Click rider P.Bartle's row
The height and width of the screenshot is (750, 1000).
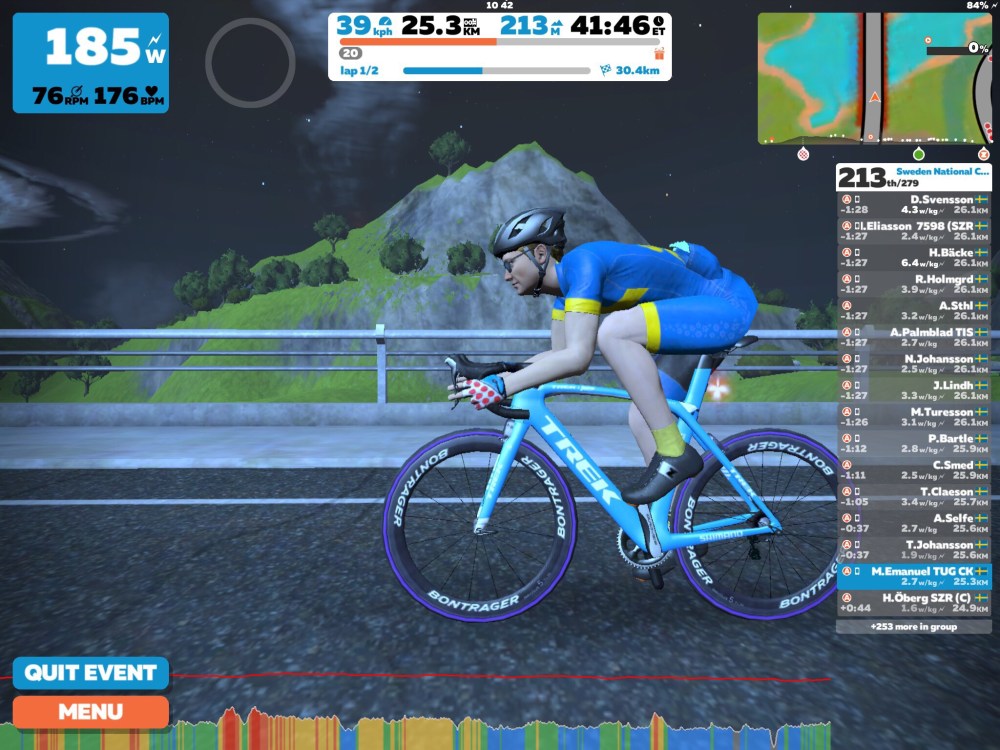click(913, 443)
